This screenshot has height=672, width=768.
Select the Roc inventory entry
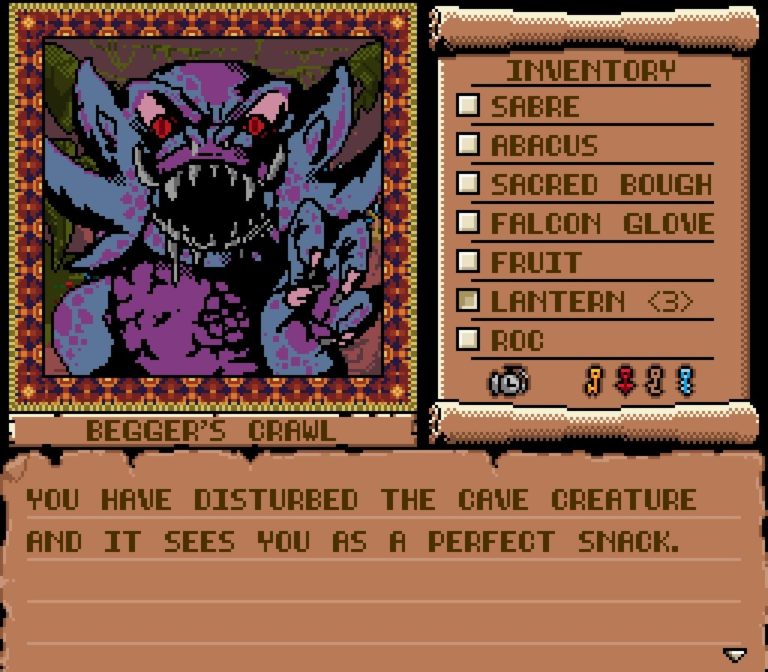517,340
